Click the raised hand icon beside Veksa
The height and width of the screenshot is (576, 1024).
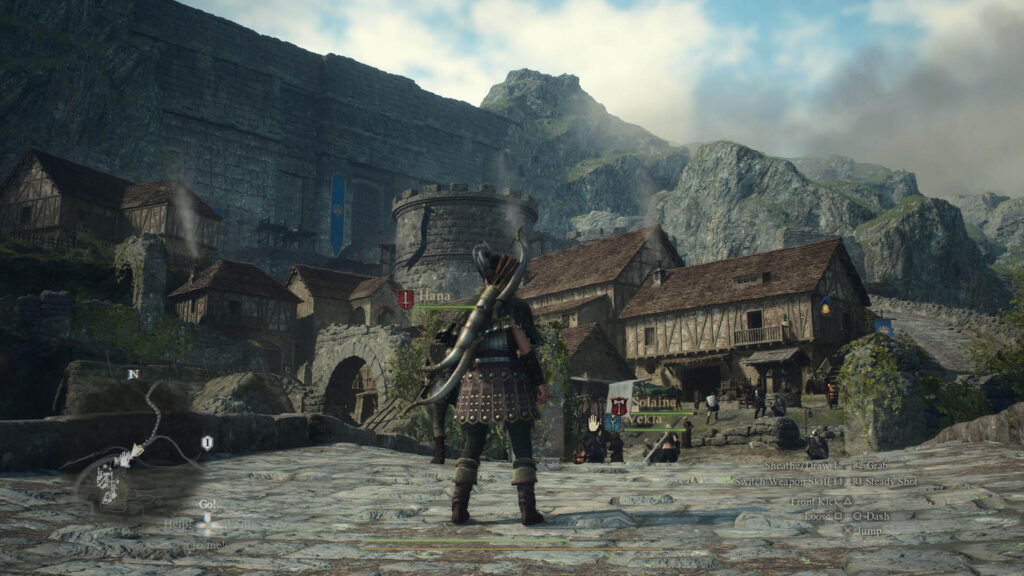(x=592, y=422)
